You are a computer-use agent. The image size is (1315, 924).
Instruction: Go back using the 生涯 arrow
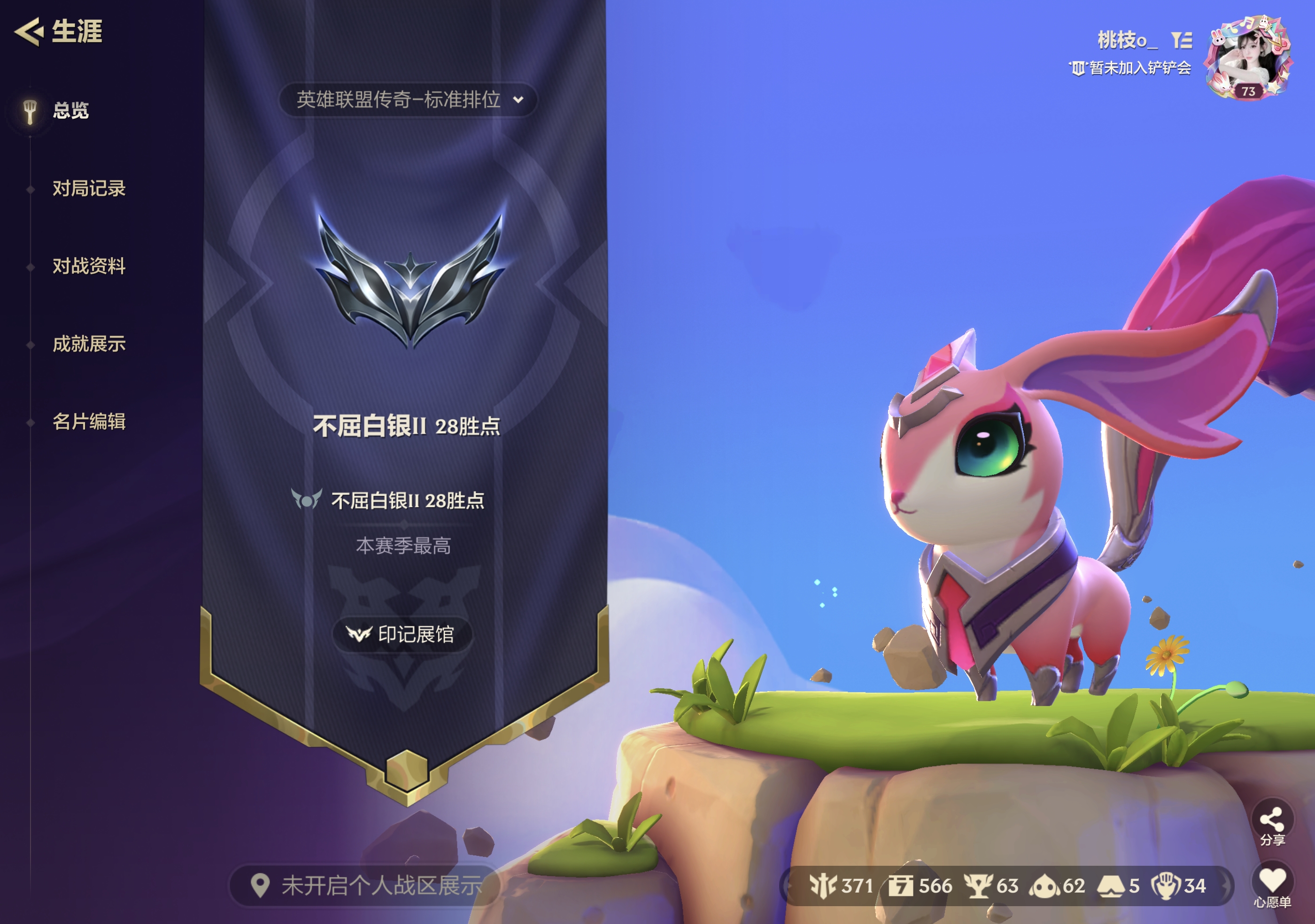pyautogui.click(x=30, y=31)
